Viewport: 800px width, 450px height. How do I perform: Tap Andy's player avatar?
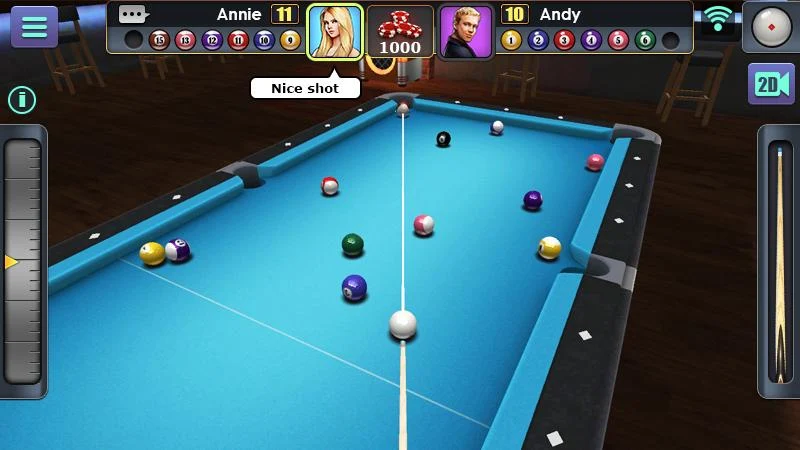coord(465,32)
